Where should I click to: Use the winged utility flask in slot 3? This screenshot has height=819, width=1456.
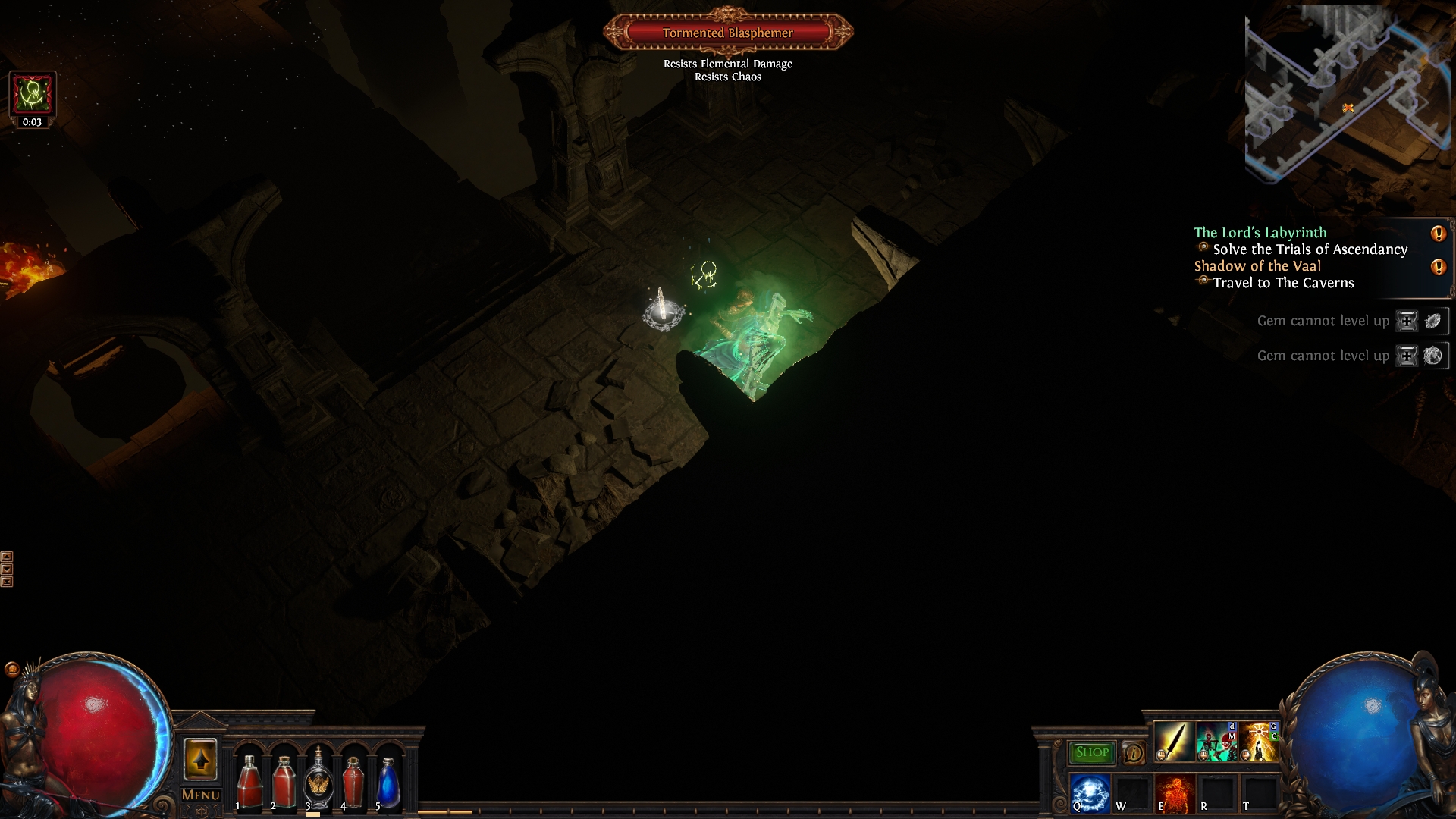coord(318,781)
